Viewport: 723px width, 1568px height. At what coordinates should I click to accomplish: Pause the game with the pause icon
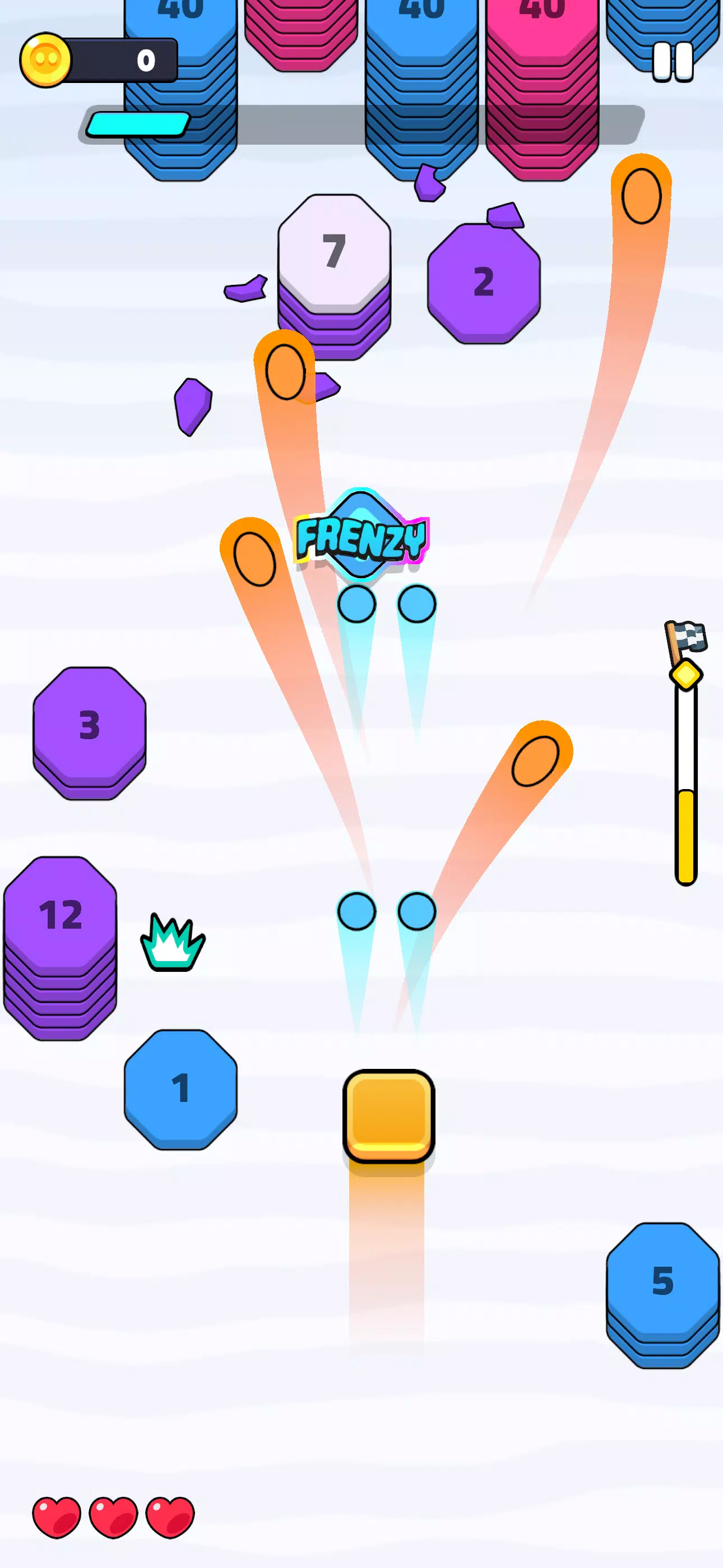672,61
